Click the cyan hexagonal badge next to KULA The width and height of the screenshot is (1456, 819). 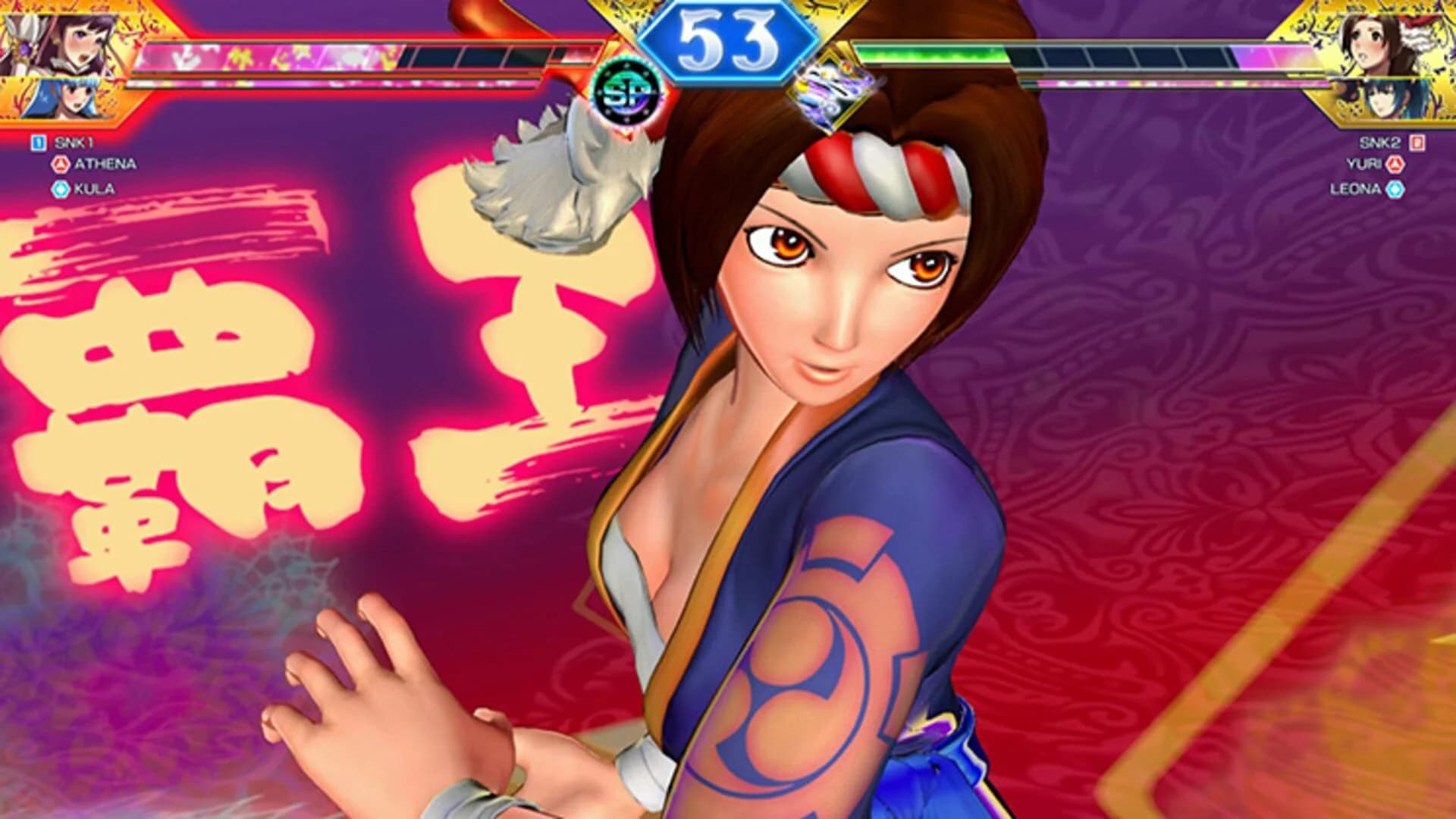[61, 189]
